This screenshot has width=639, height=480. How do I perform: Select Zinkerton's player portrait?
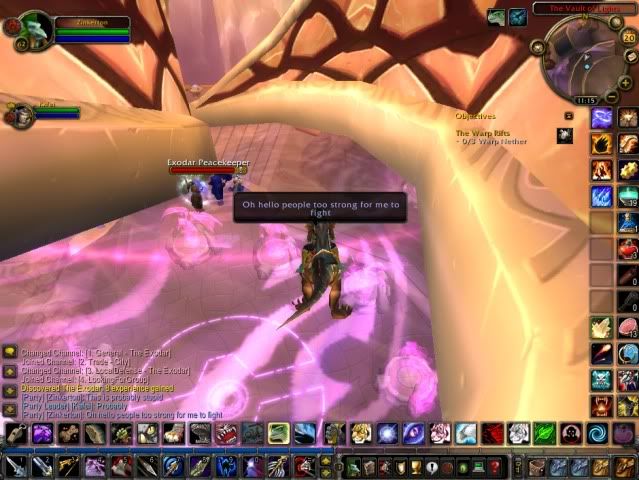[x=34, y=28]
